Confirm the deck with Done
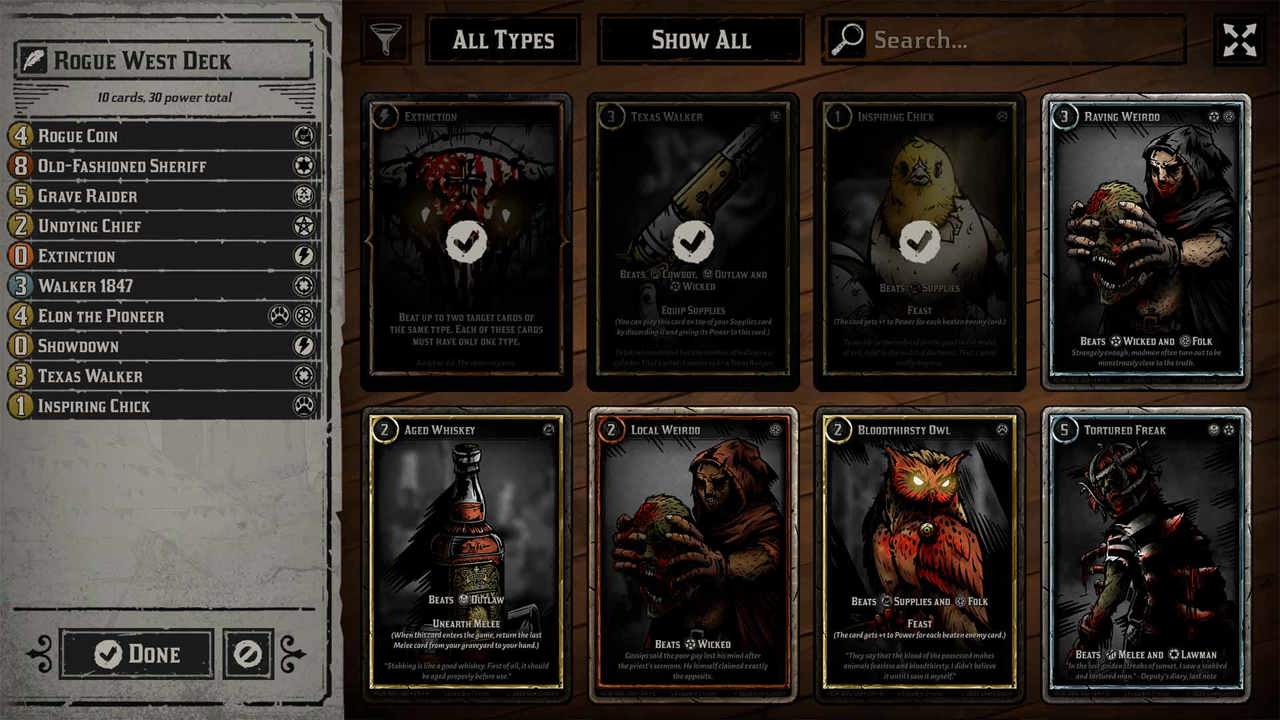 click(137, 654)
